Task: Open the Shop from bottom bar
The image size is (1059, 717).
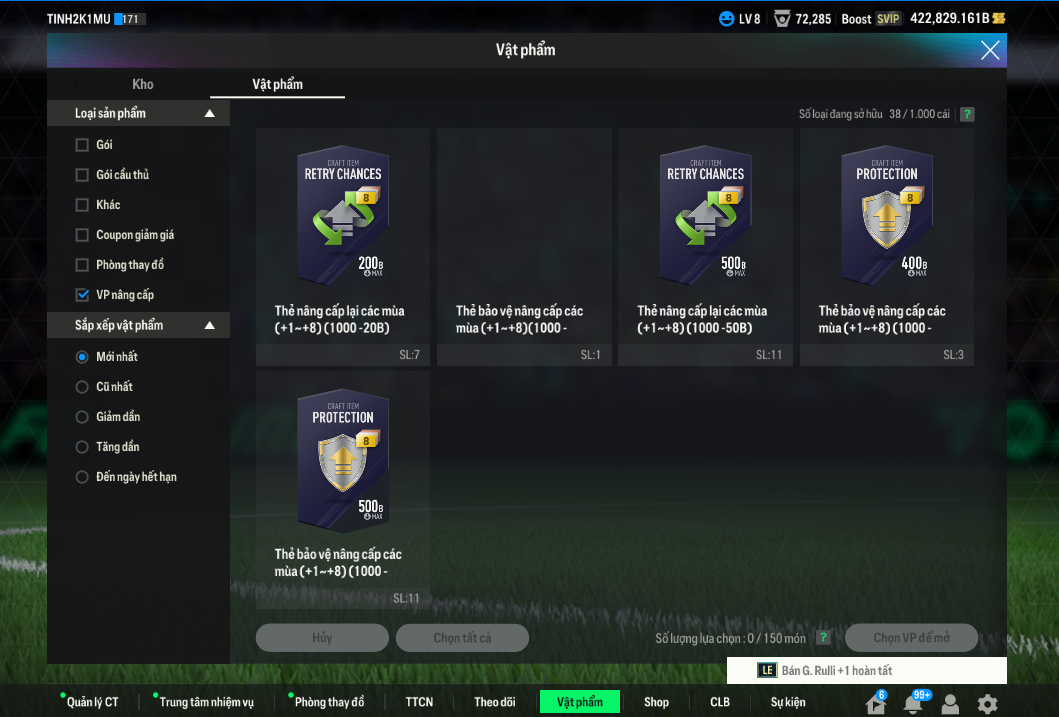Action: tap(656, 702)
